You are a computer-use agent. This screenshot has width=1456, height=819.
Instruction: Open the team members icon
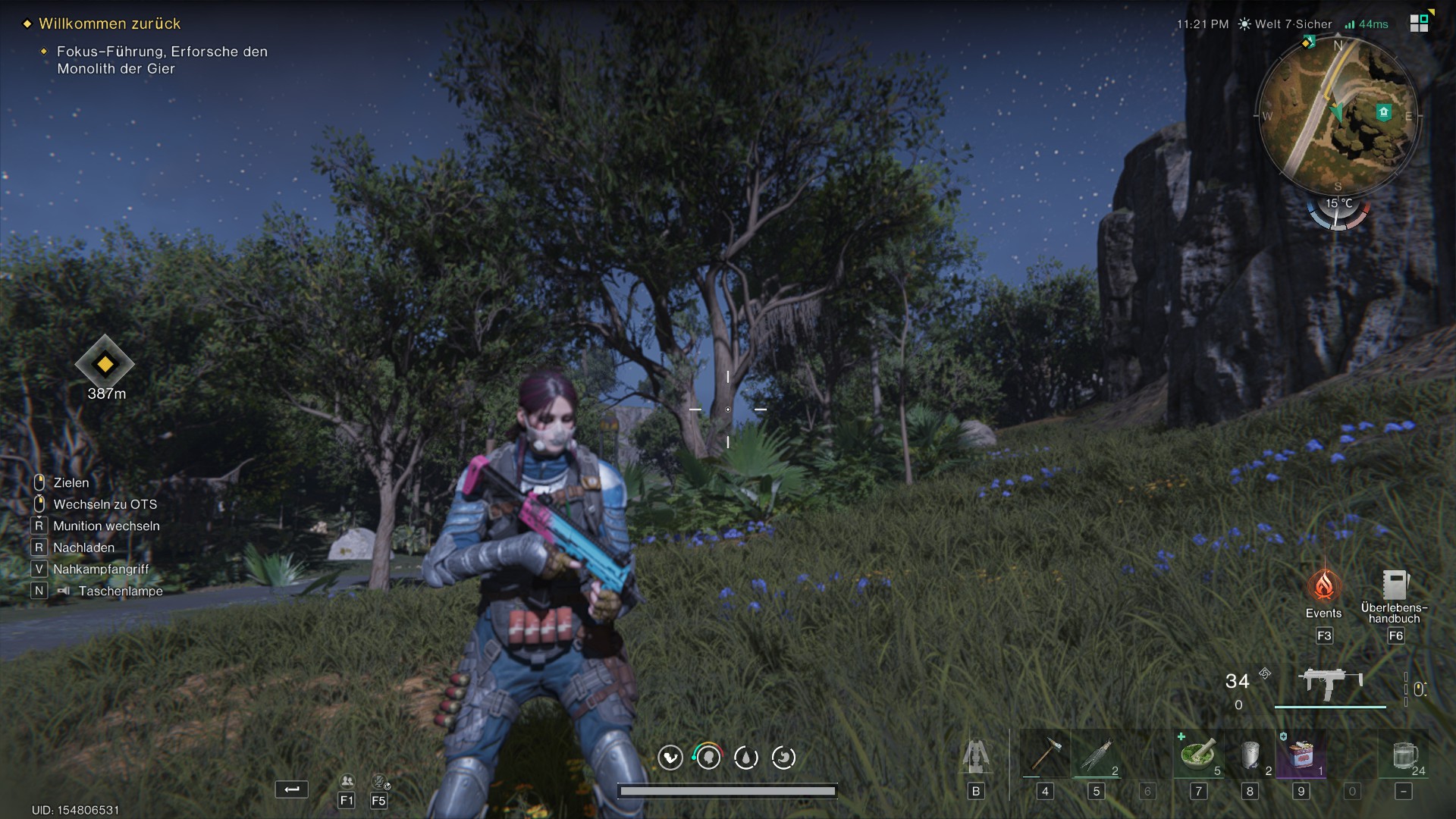pos(347,781)
